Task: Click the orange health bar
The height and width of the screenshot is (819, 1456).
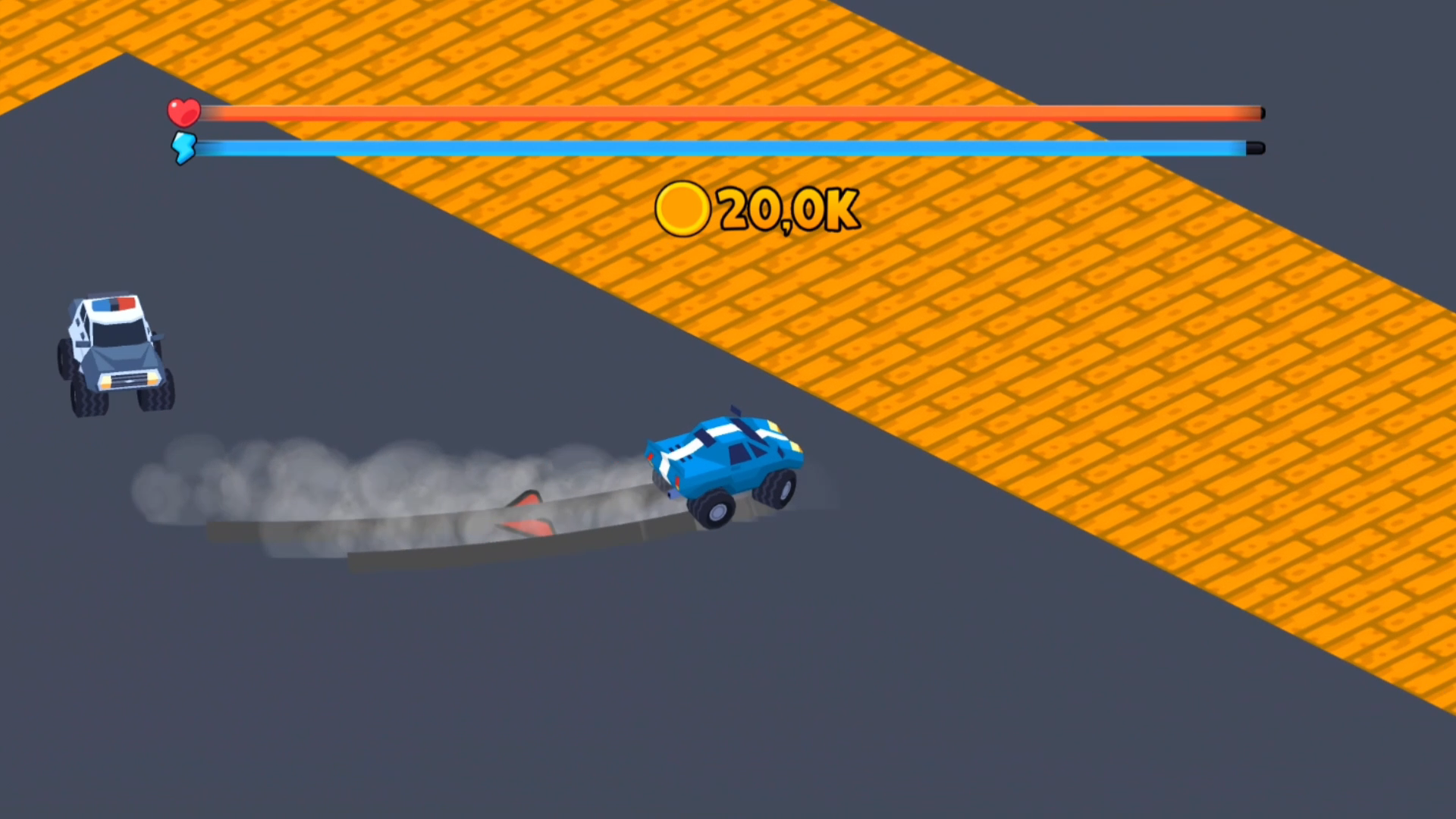Action: pos(720,111)
